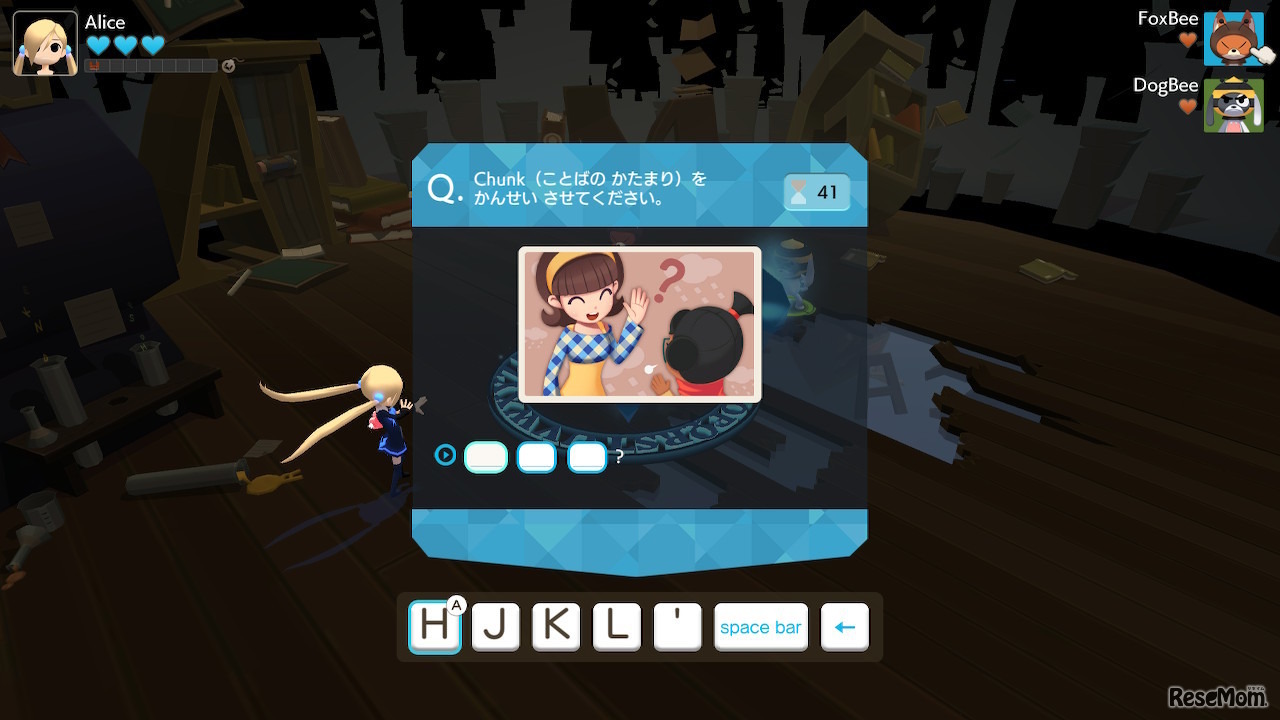Pick the letter K key
1280x720 pixels.
point(556,627)
